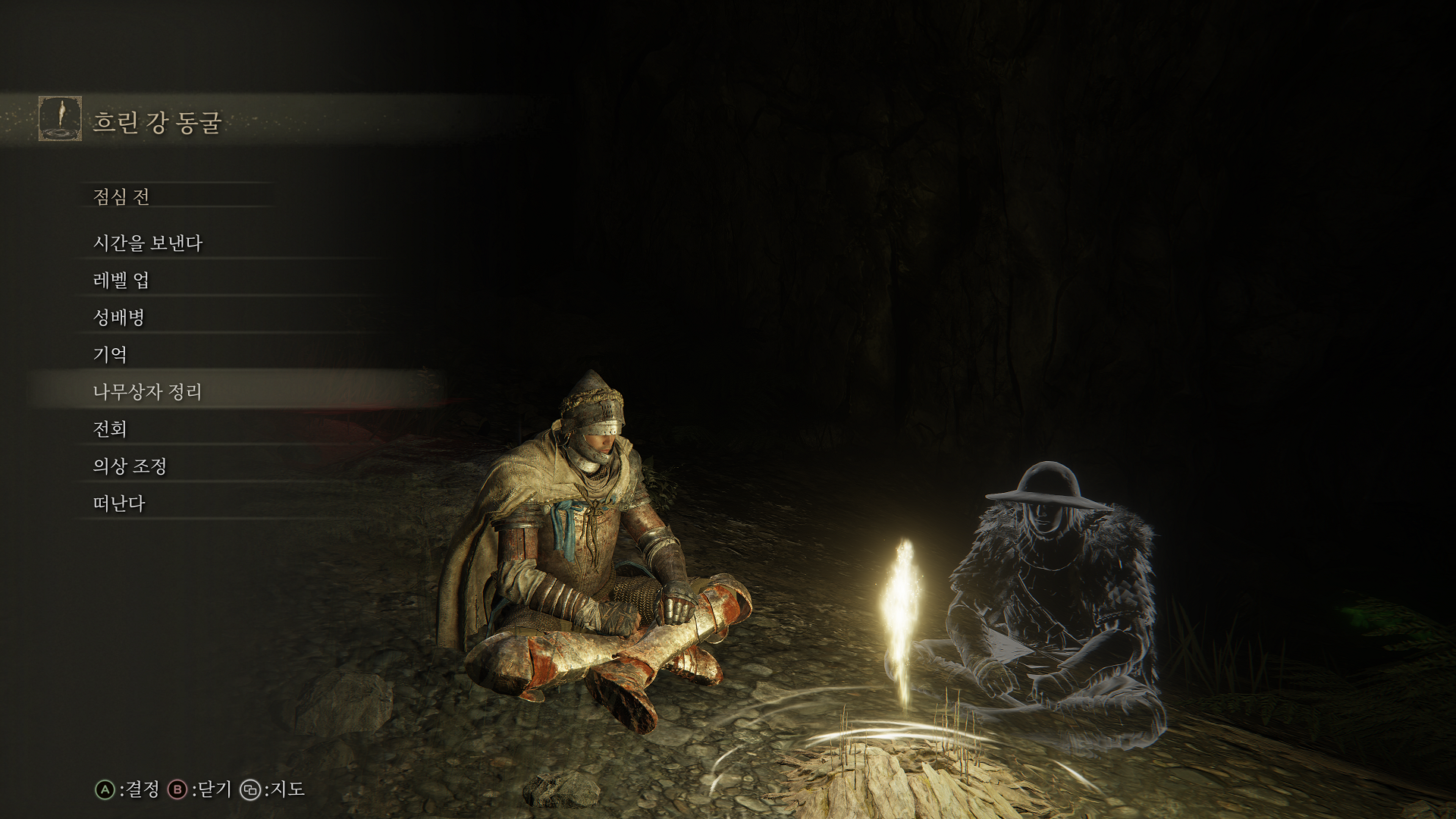Choose '의상 조정' alter garments option
The image size is (1456, 819).
[130, 466]
